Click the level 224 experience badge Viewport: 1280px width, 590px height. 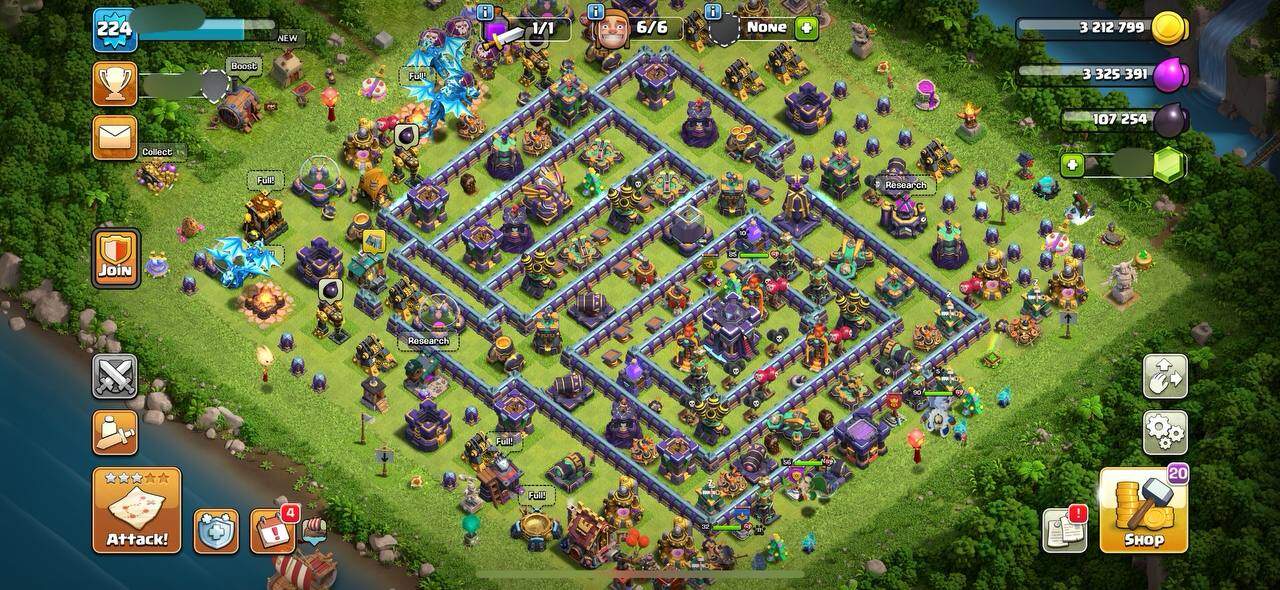pos(114,30)
